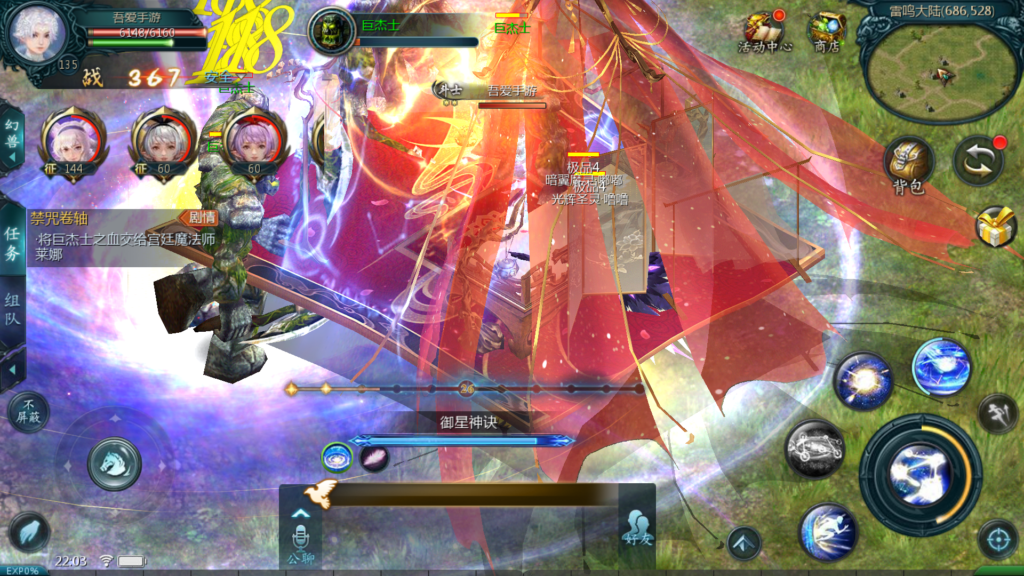Screen dimensions: 1024x576
Task: Switch to the 任务 quest tab
Action: pos(12,243)
